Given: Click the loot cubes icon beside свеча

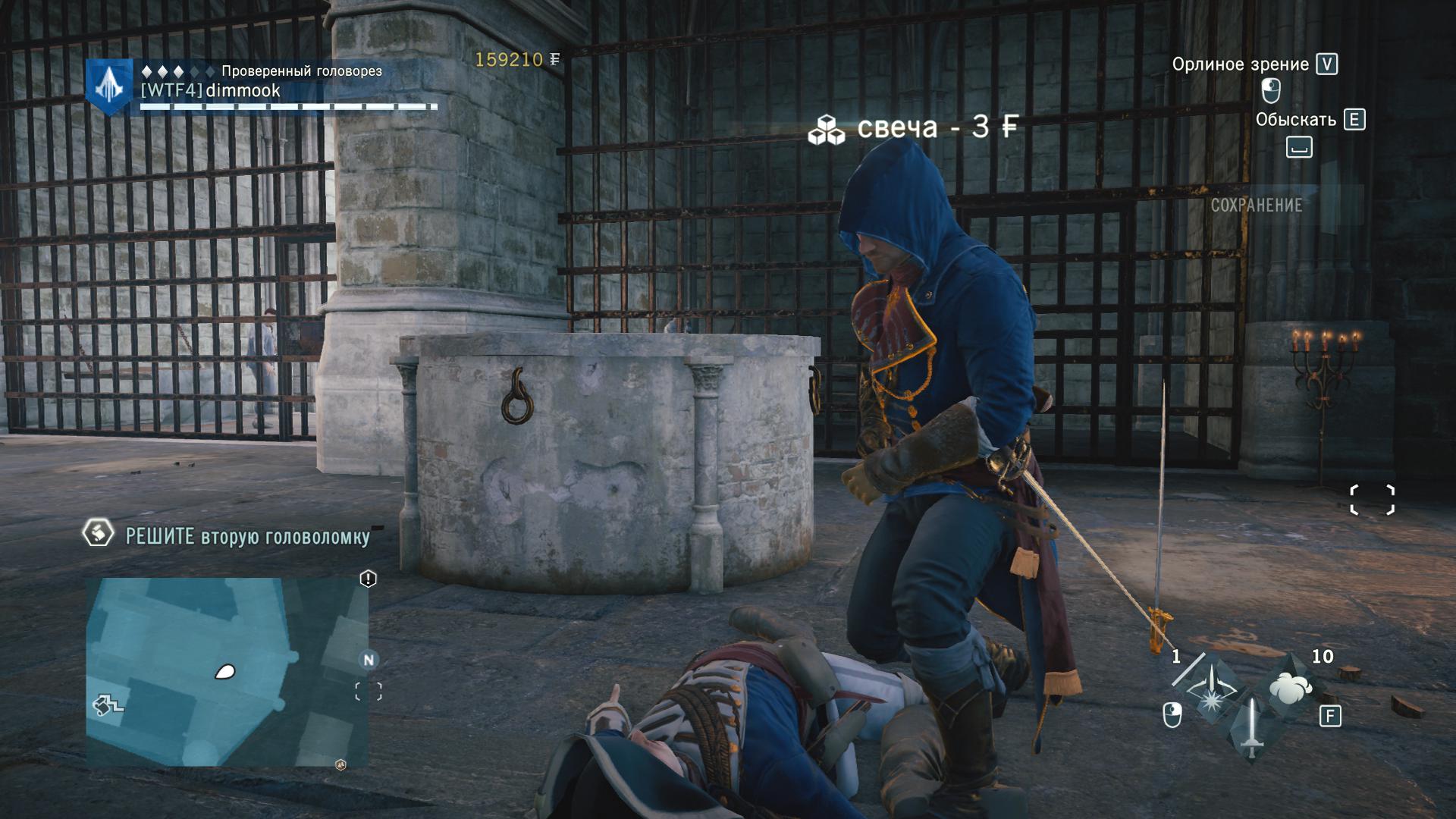Looking at the screenshot, I should pos(826,130).
